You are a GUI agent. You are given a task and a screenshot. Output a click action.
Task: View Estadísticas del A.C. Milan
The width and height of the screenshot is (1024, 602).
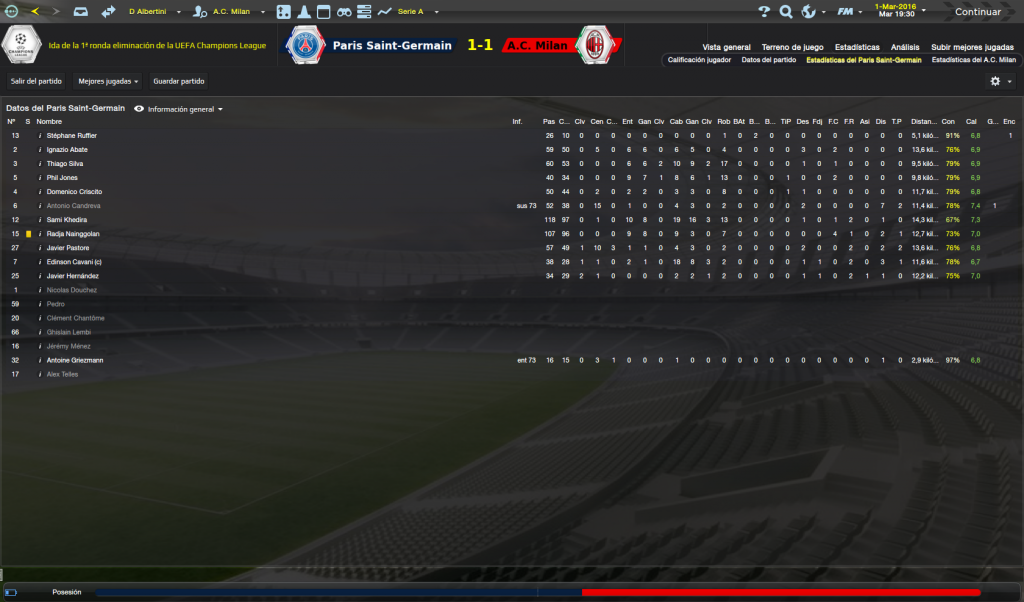point(973,60)
